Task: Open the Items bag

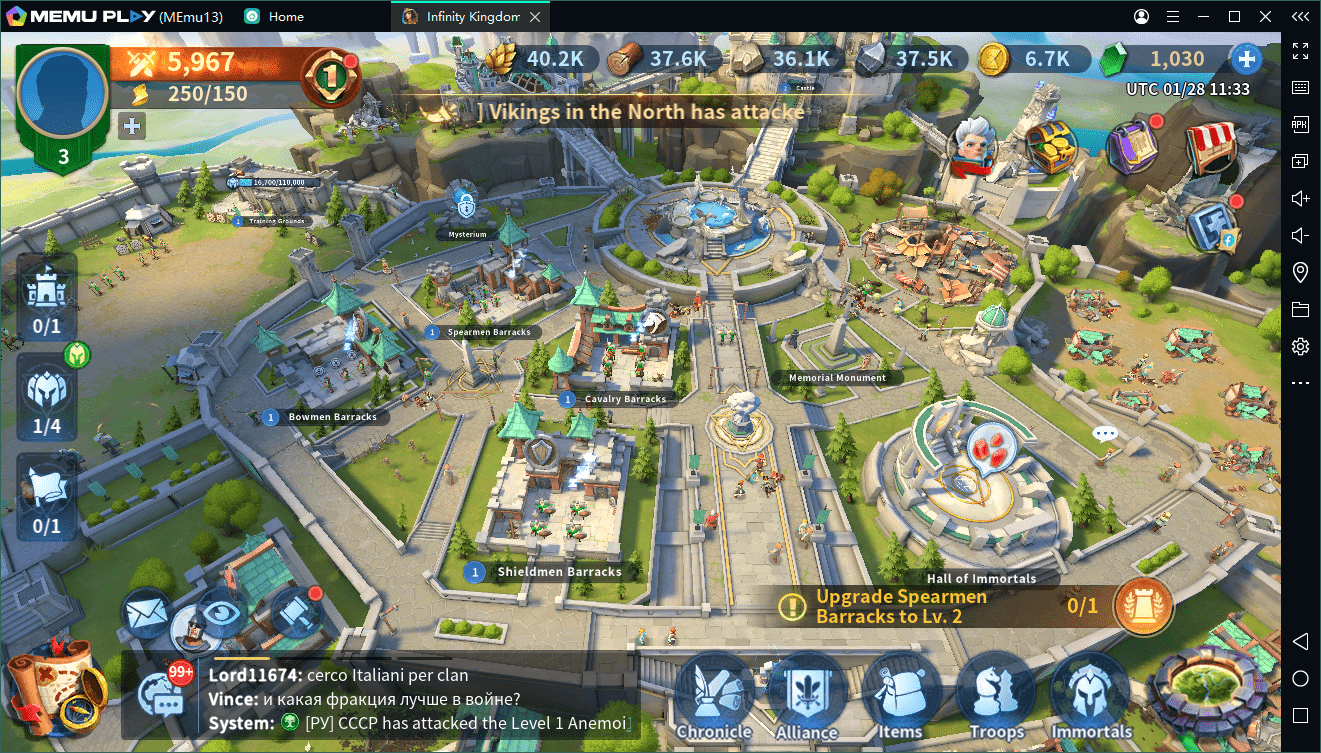Action: click(899, 695)
